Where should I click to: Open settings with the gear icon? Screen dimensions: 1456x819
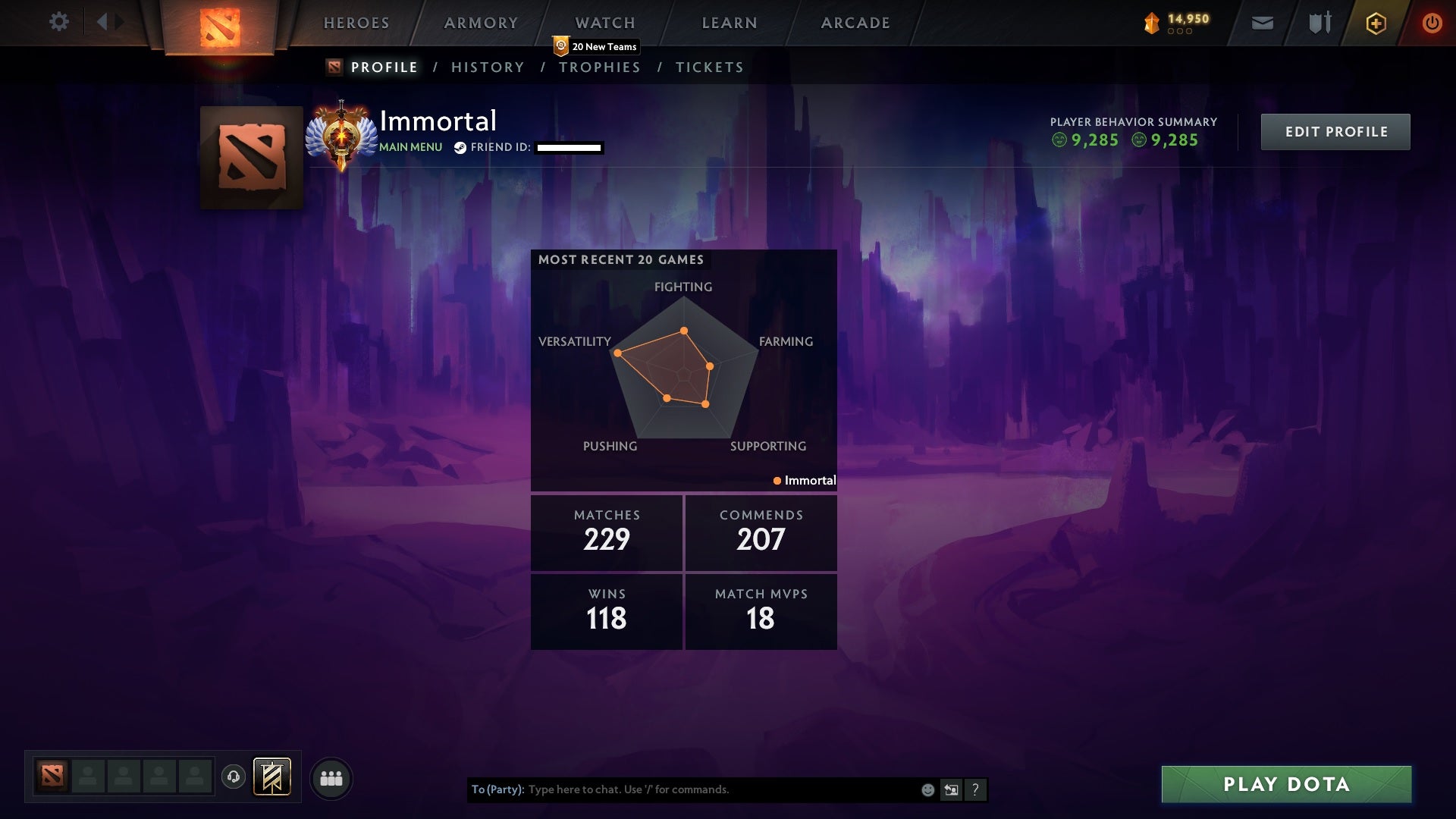coord(60,22)
